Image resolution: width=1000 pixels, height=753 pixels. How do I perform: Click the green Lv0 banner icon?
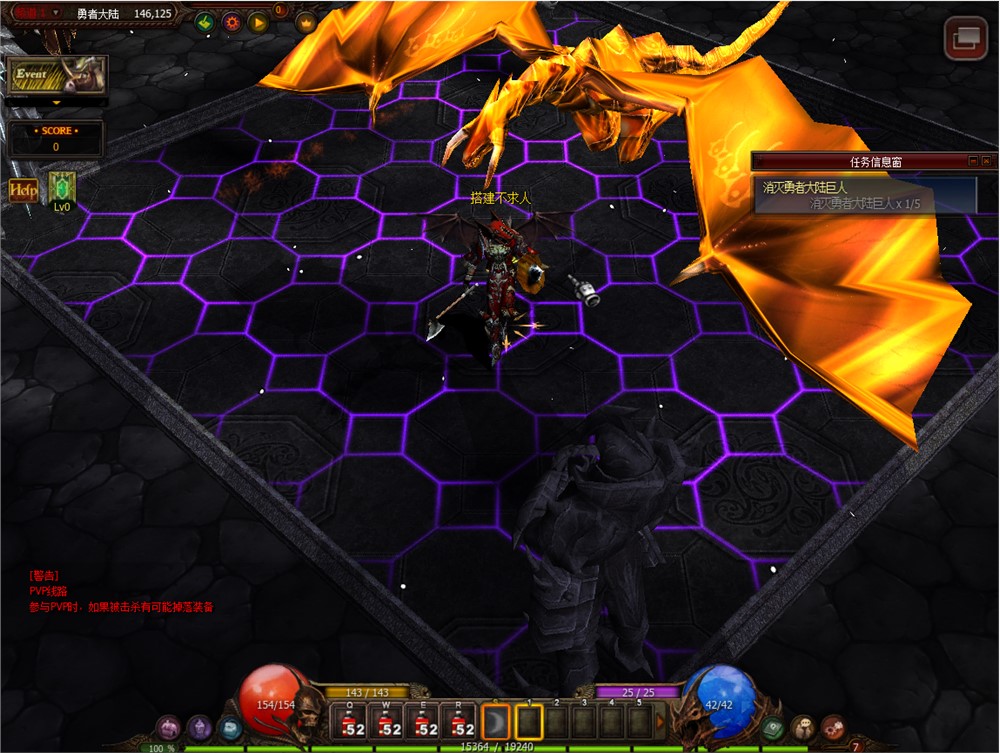tap(62, 188)
